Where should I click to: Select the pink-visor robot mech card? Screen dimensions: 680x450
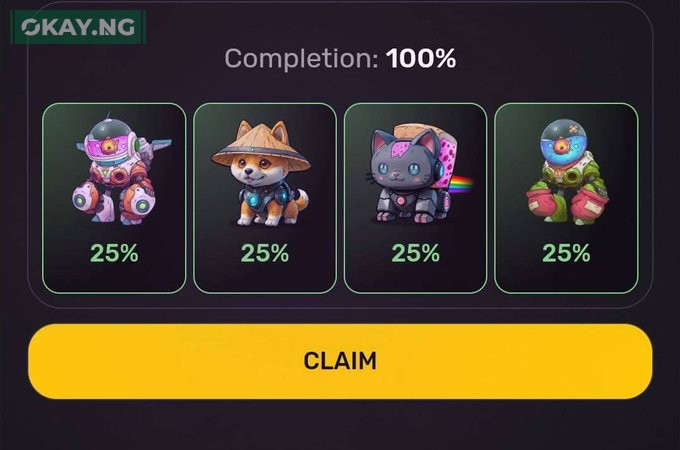(114, 198)
